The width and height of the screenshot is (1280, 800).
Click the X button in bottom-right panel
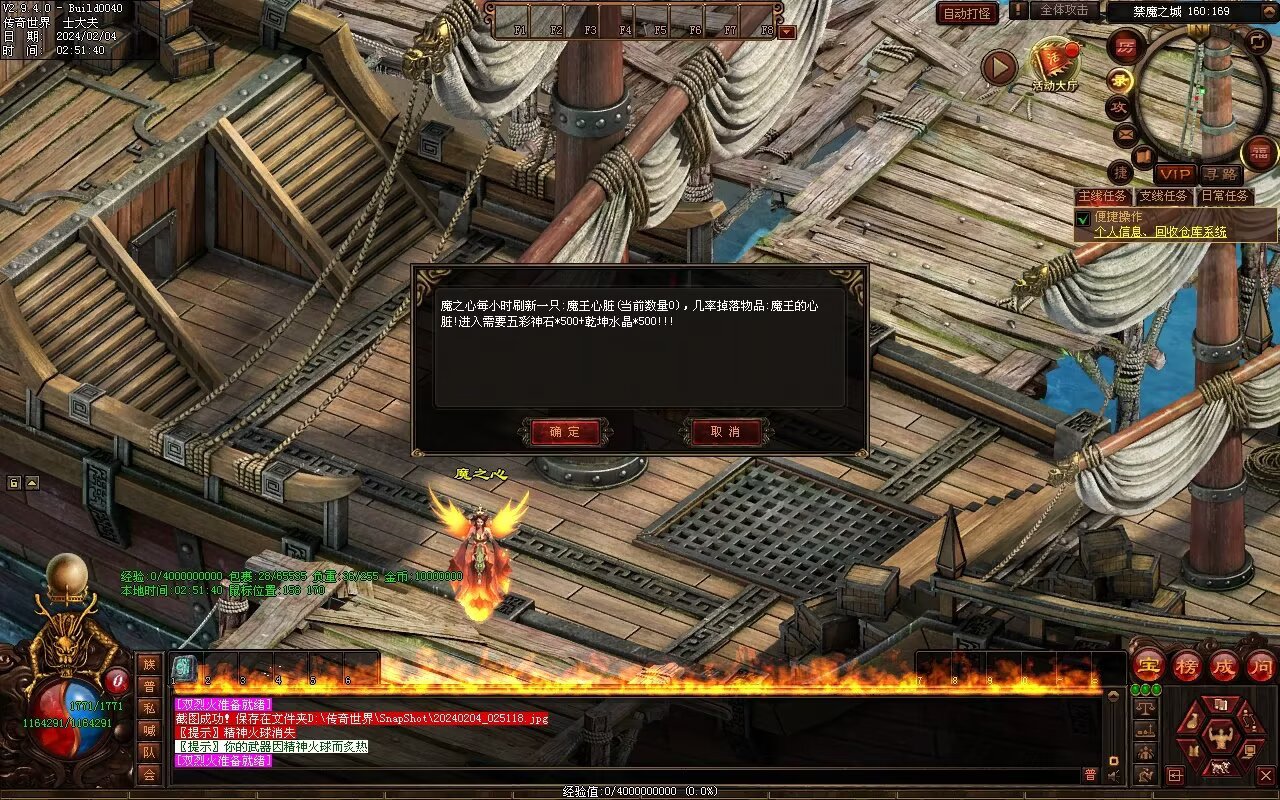[x=1265, y=775]
